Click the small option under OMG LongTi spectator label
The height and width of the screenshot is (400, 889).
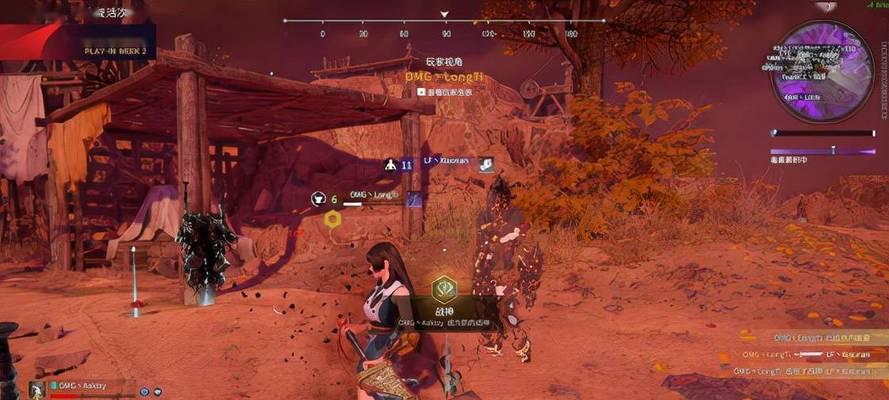pyautogui.click(x=445, y=91)
